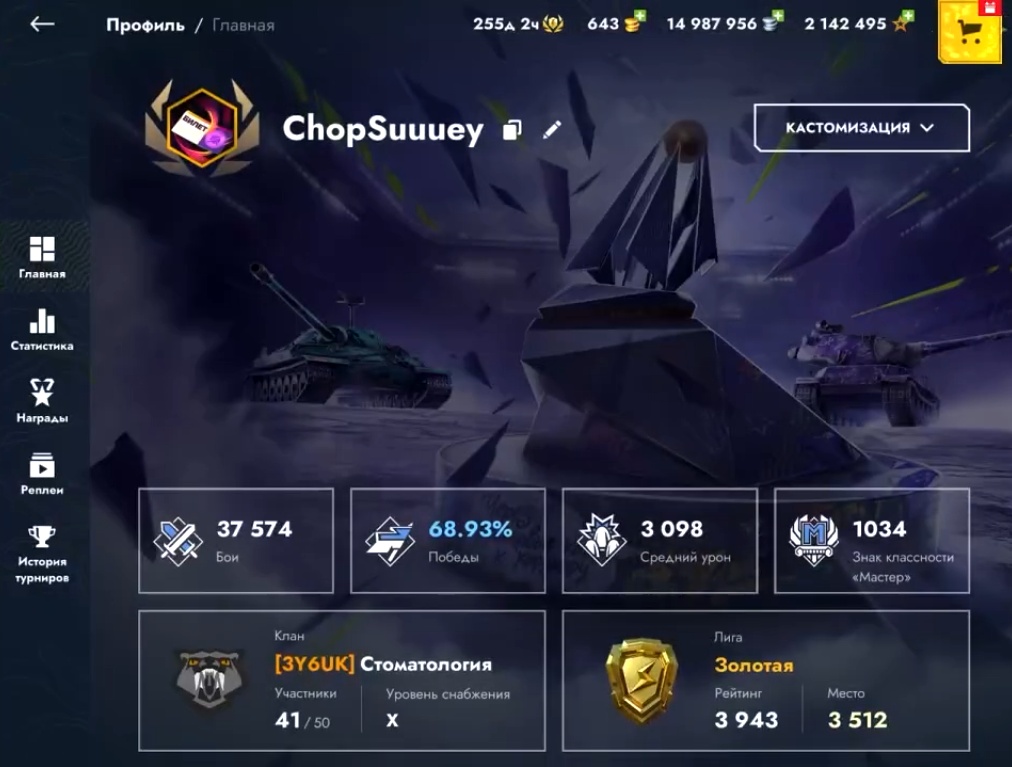
Task: Switch to the Статистика tab
Action: pos(42,330)
